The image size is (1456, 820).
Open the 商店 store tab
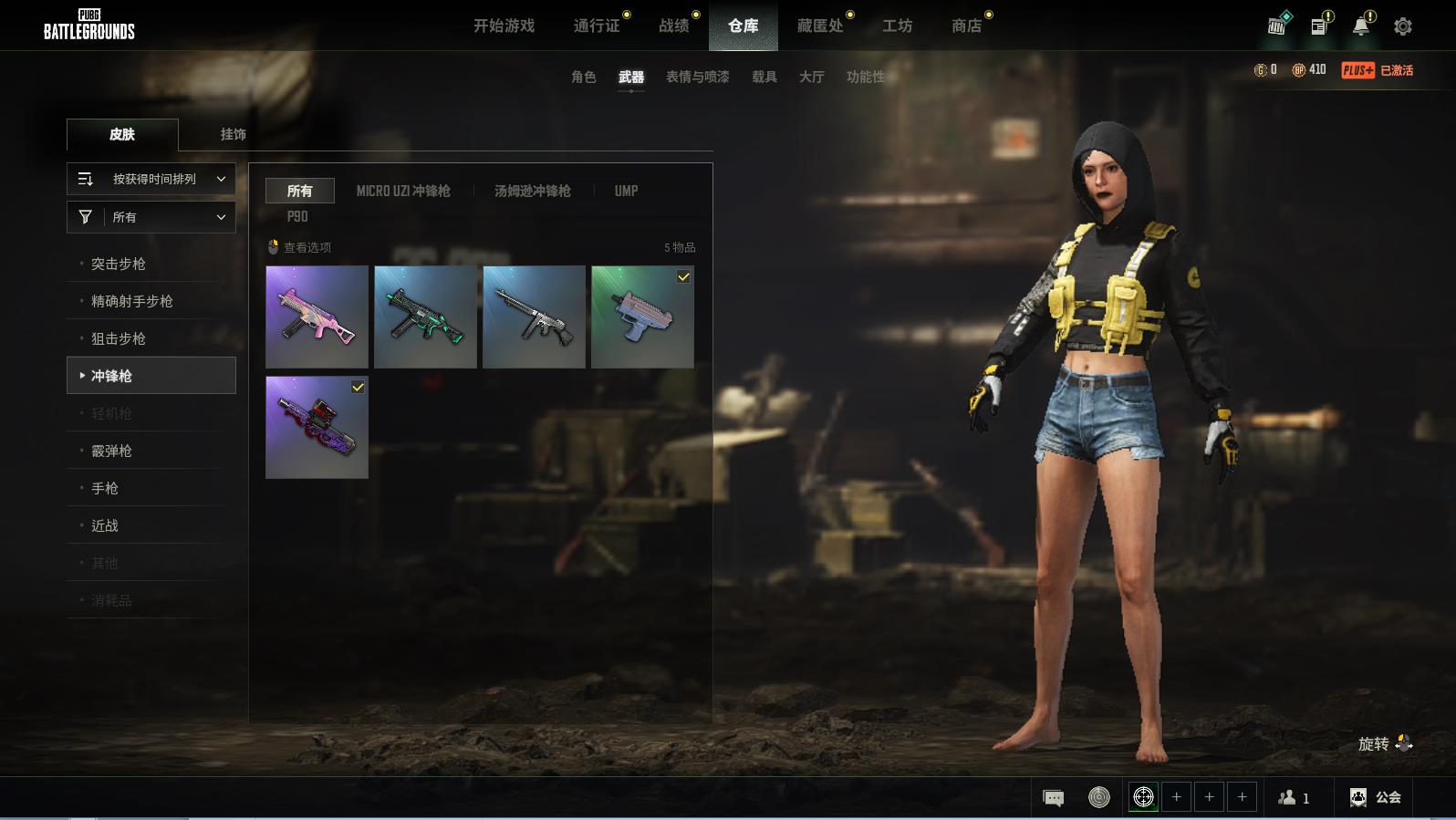click(x=966, y=26)
